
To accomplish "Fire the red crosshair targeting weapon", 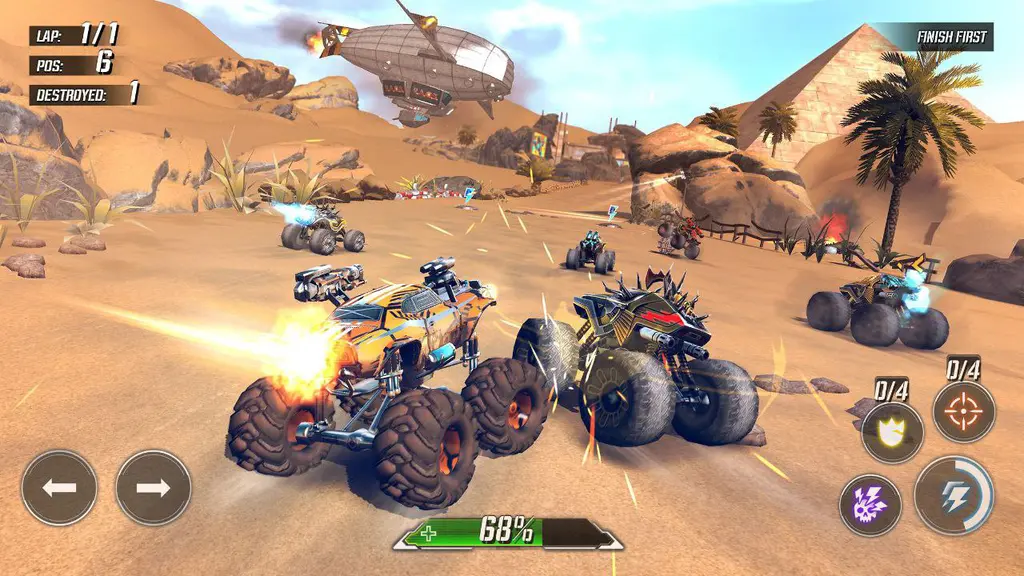I will [964, 411].
